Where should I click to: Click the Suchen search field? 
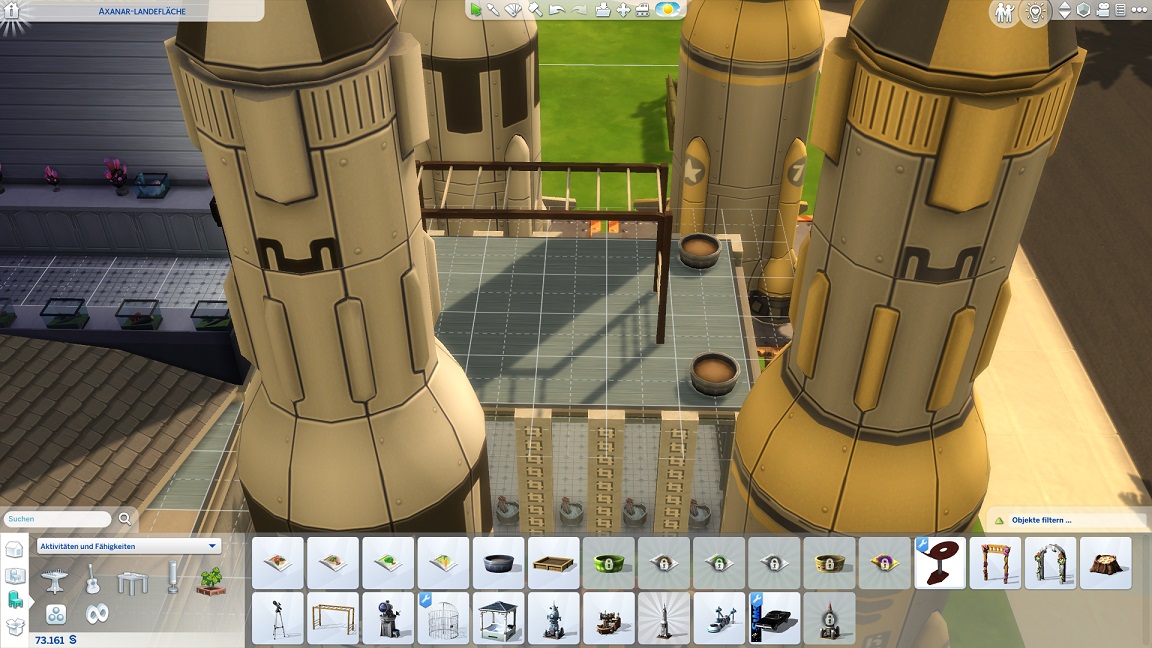(58, 519)
